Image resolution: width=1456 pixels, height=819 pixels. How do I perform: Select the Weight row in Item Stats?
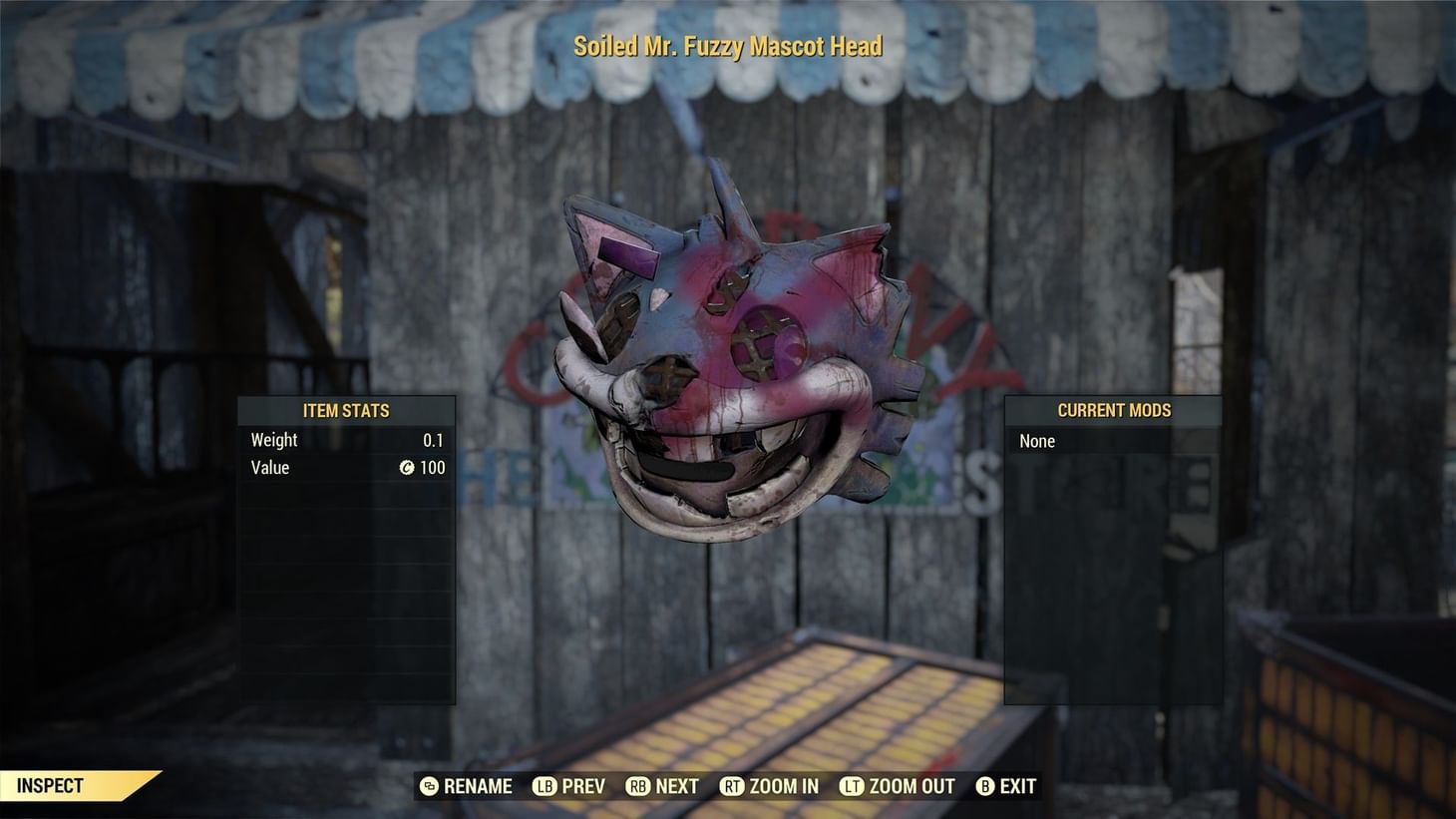click(x=345, y=440)
